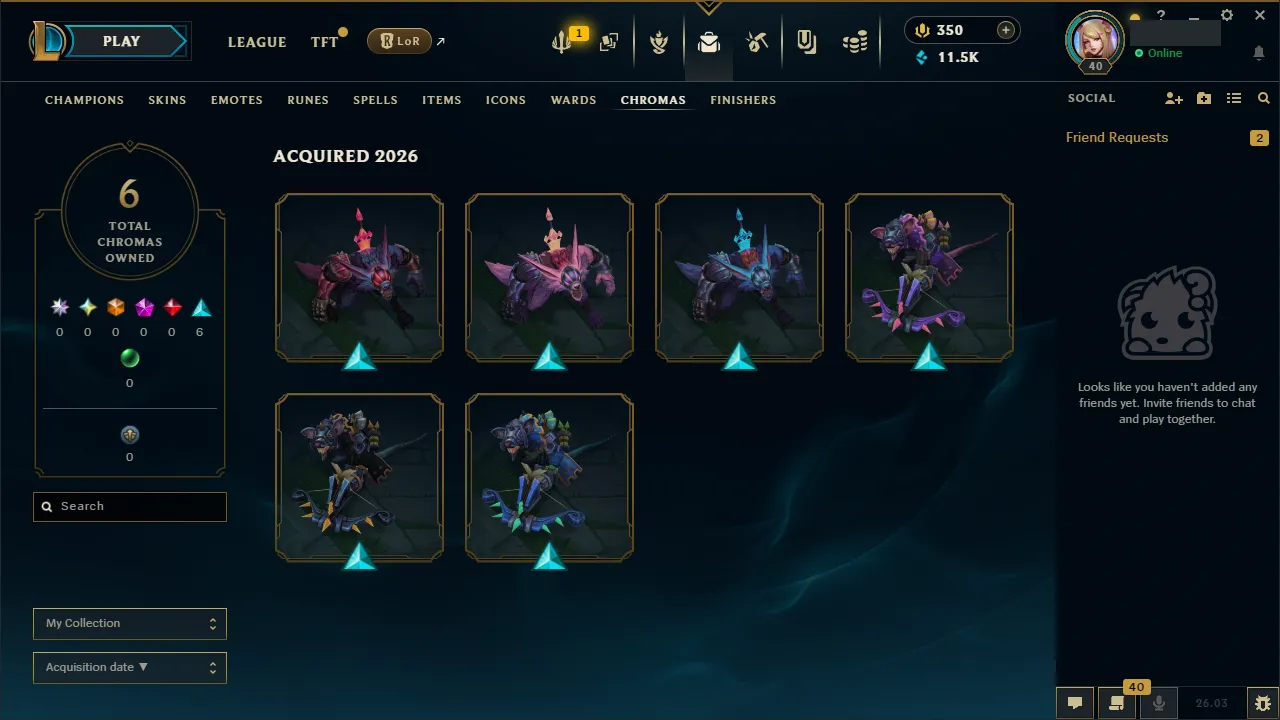
Task: Open the Friend Requests link
Action: coord(1117,137)
